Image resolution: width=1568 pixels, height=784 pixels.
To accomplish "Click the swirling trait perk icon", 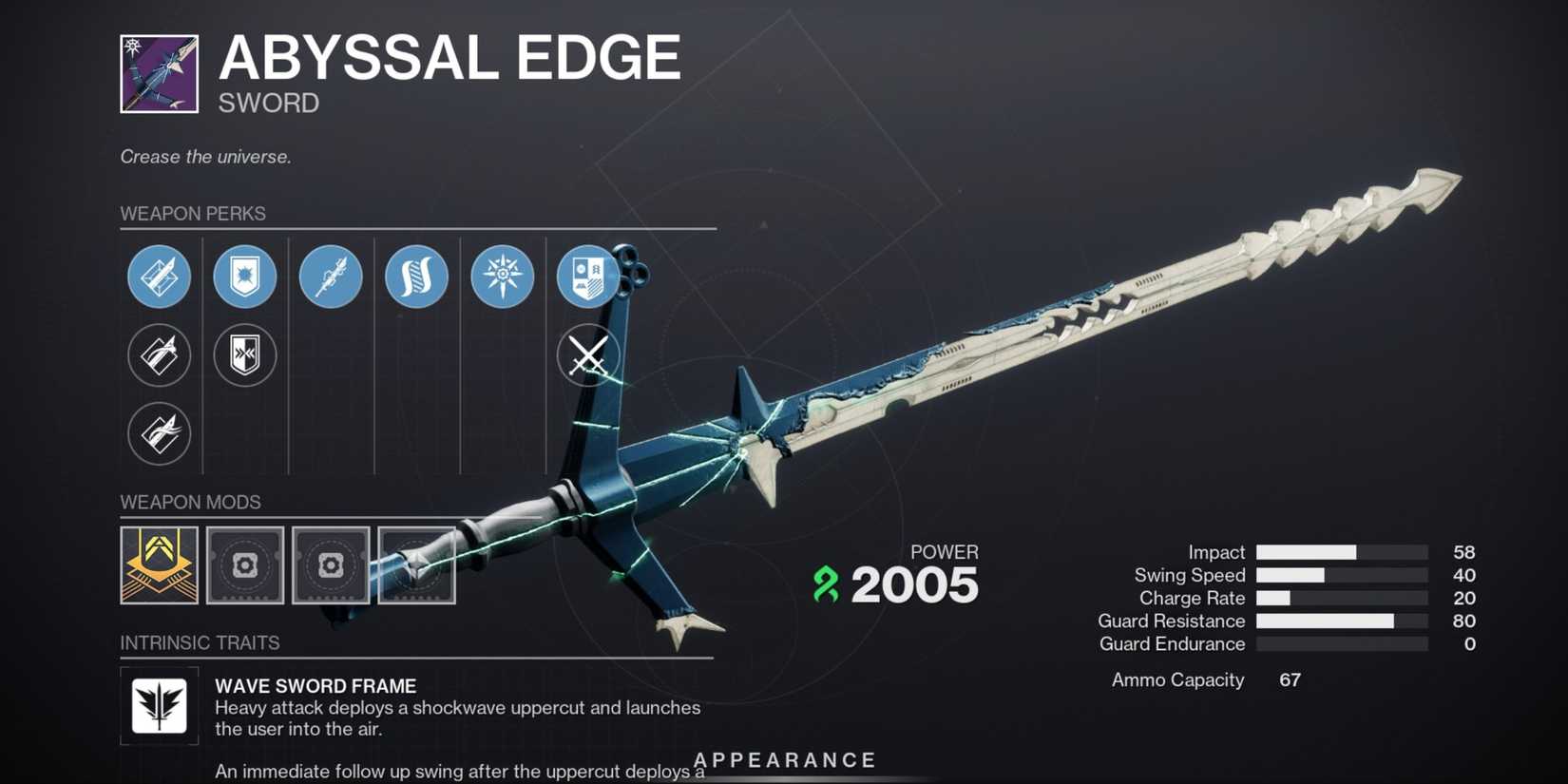I will click(x=416, y=277).
